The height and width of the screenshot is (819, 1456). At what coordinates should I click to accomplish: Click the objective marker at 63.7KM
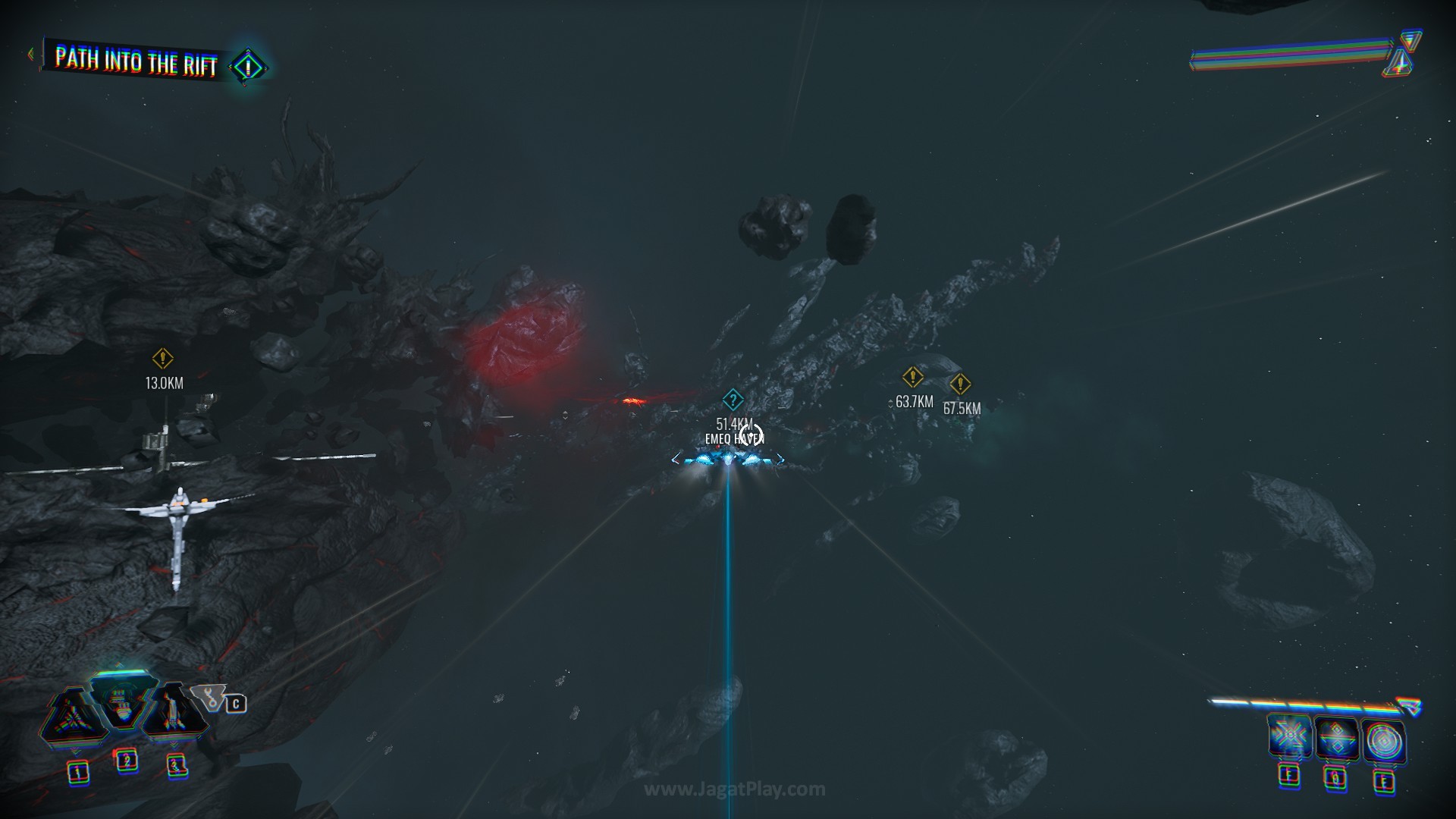coord(912,377)
